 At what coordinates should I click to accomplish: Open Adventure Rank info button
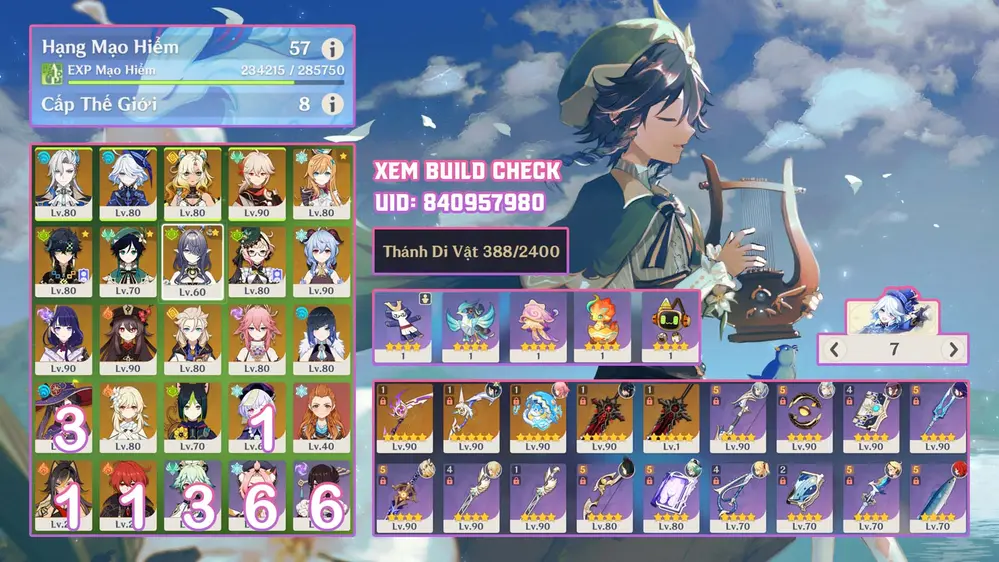click(332, 49)
